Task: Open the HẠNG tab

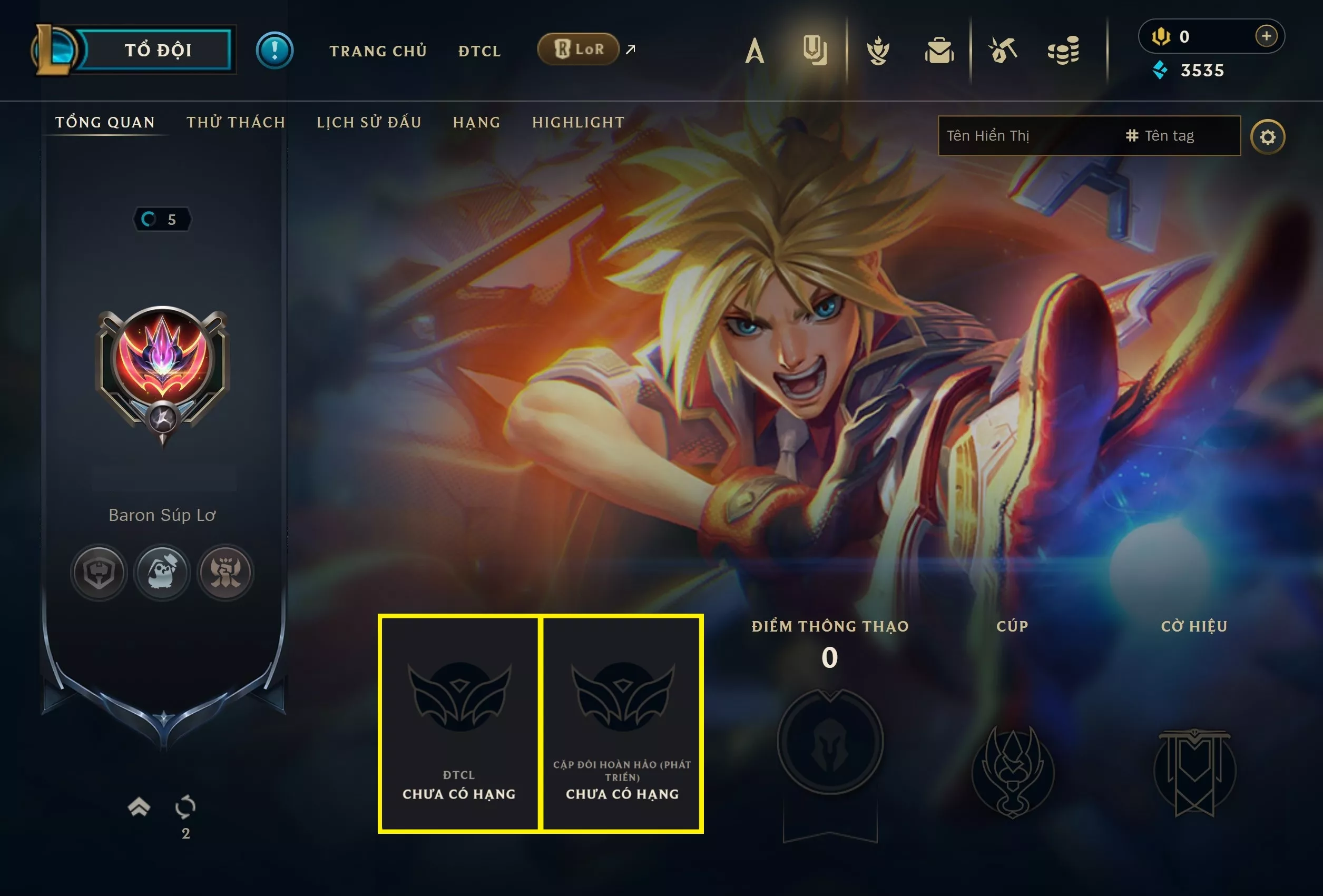Action: [476, 122]
